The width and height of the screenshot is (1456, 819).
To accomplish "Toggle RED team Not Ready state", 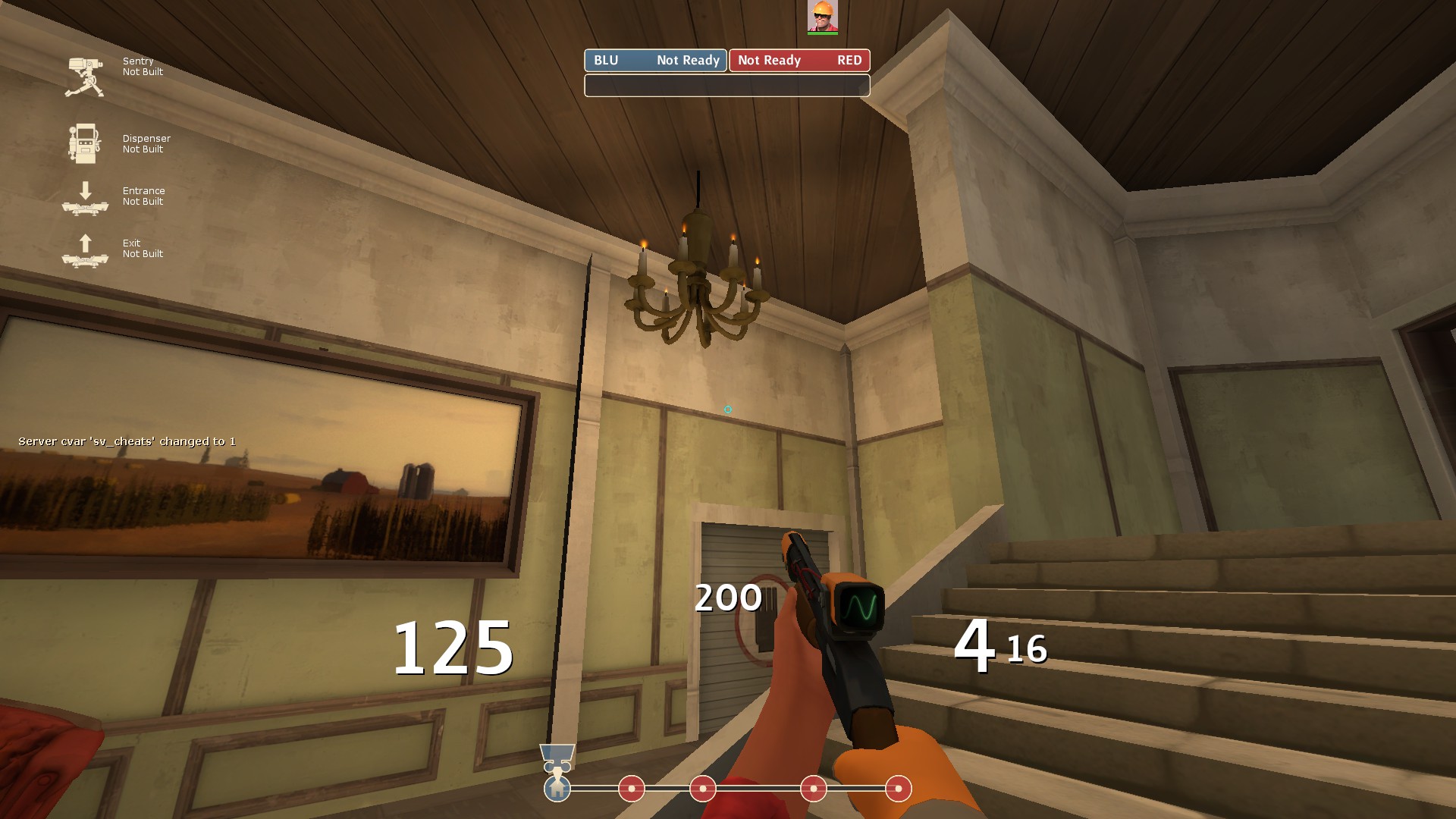I will pos(768,61).
